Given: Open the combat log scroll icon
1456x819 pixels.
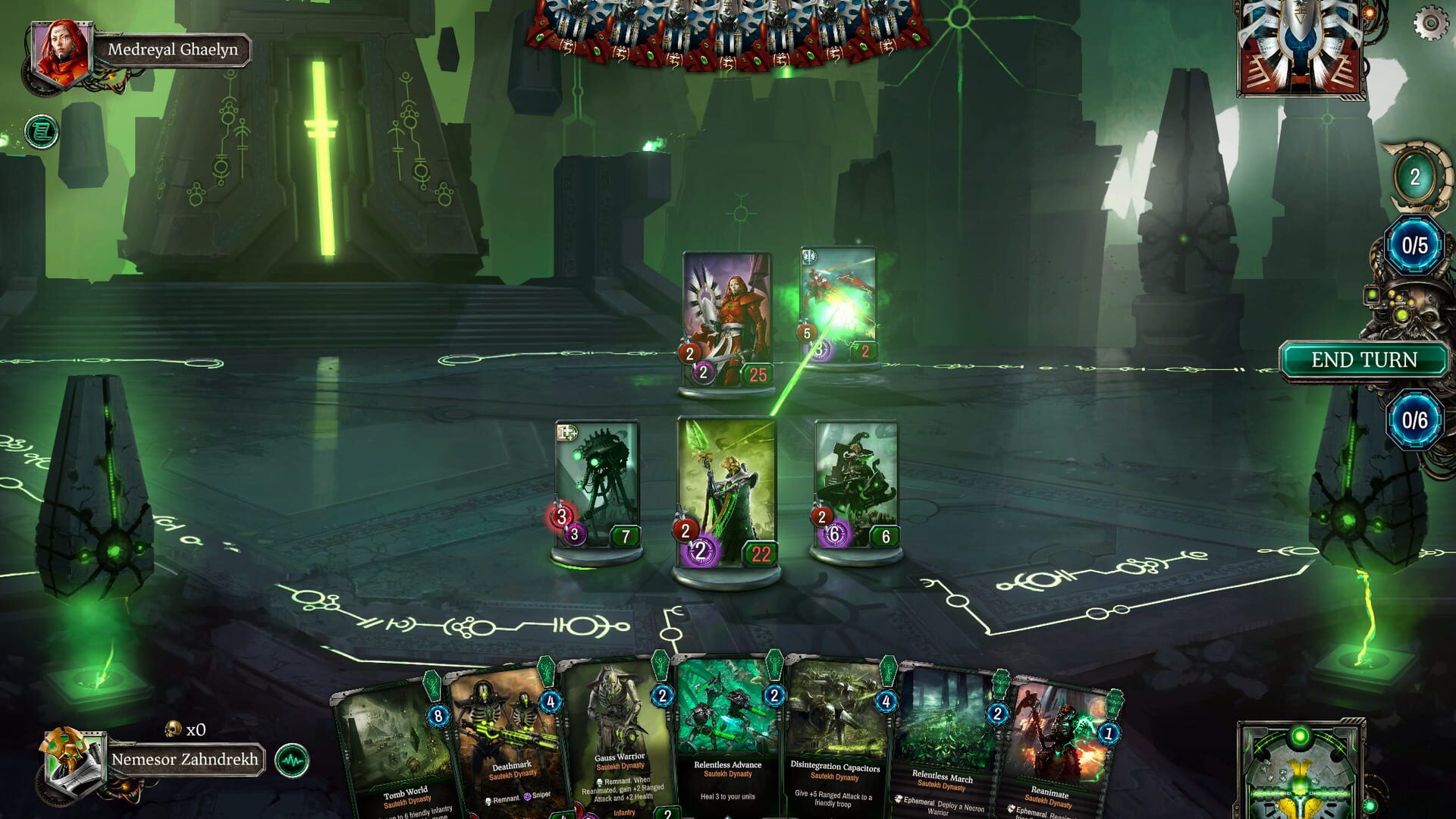Looking at the screenshot, I should click(x=42, y=130).
